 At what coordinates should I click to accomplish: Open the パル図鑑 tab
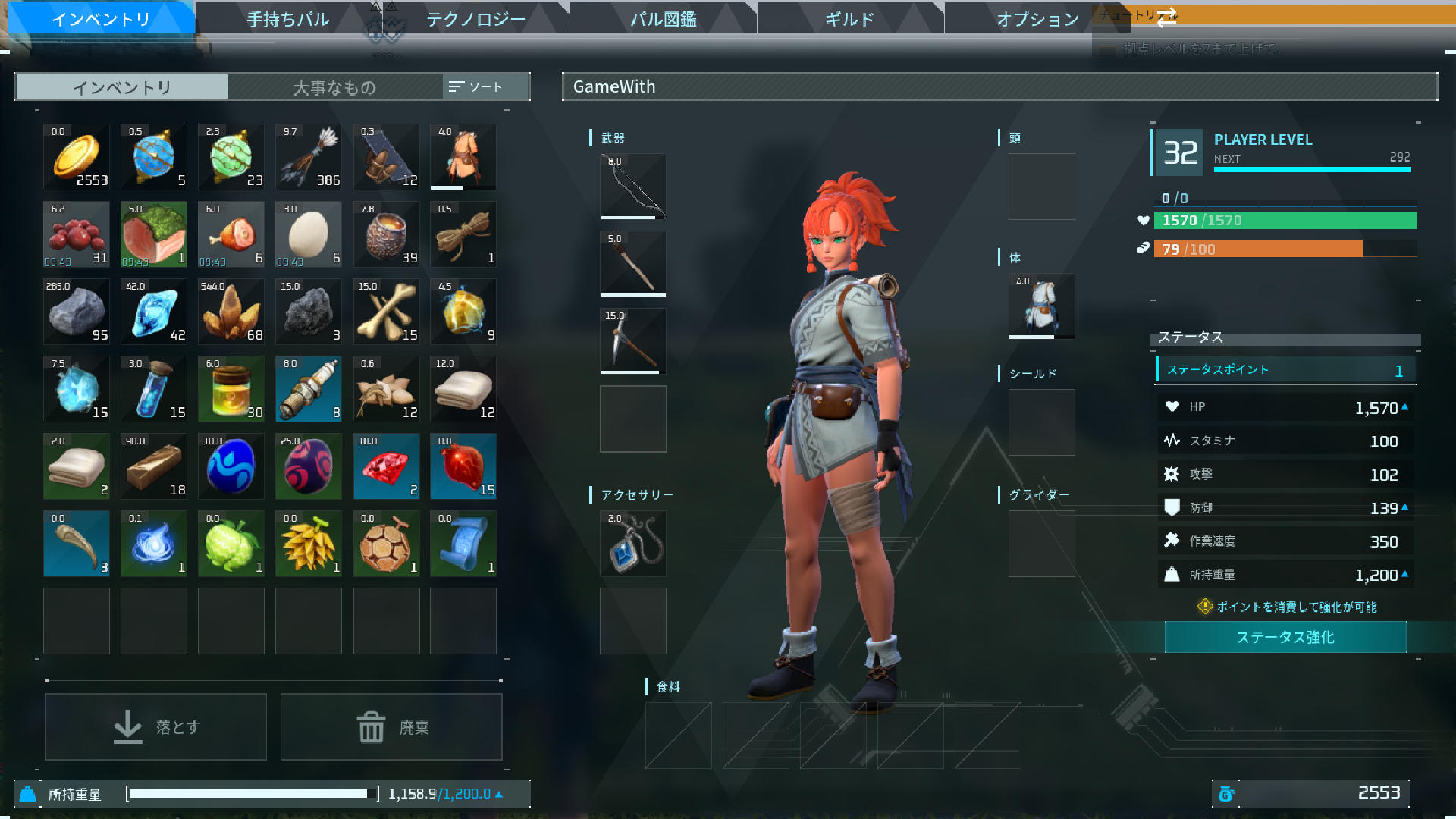point(661,19)
